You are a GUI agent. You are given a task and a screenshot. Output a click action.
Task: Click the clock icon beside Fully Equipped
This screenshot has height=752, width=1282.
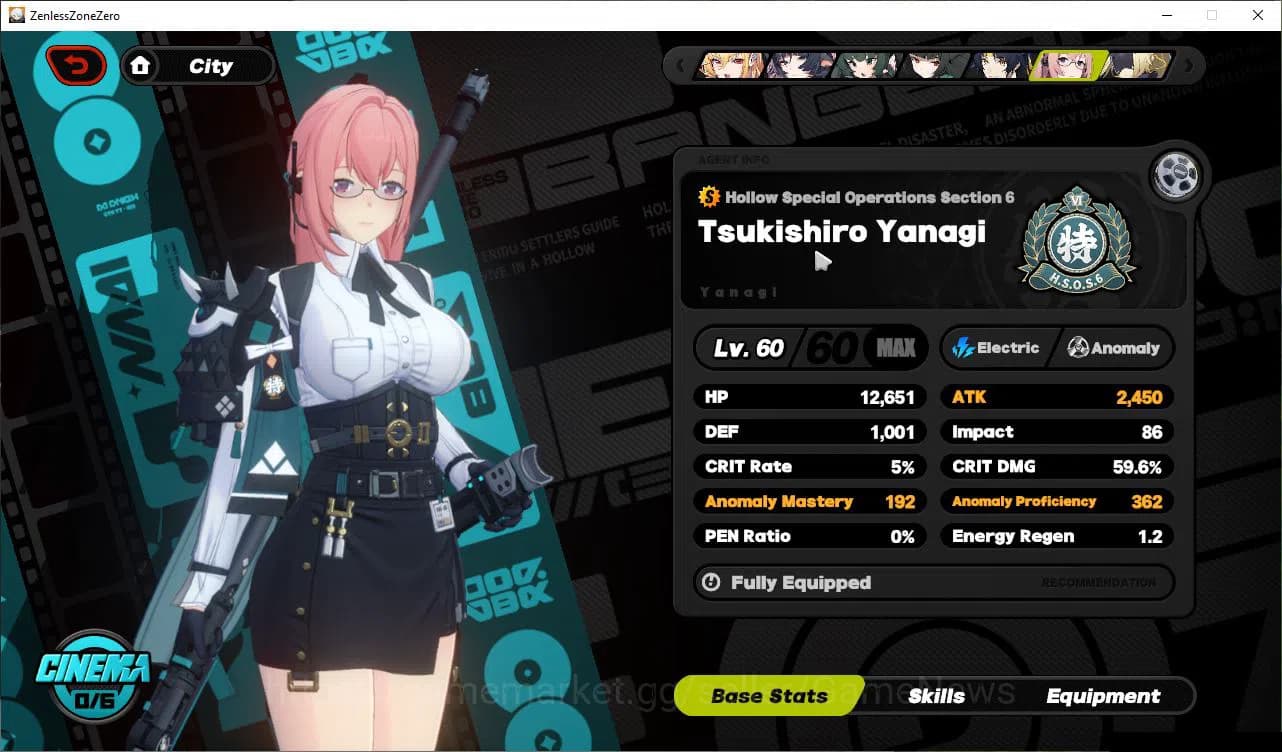point(710,583)
